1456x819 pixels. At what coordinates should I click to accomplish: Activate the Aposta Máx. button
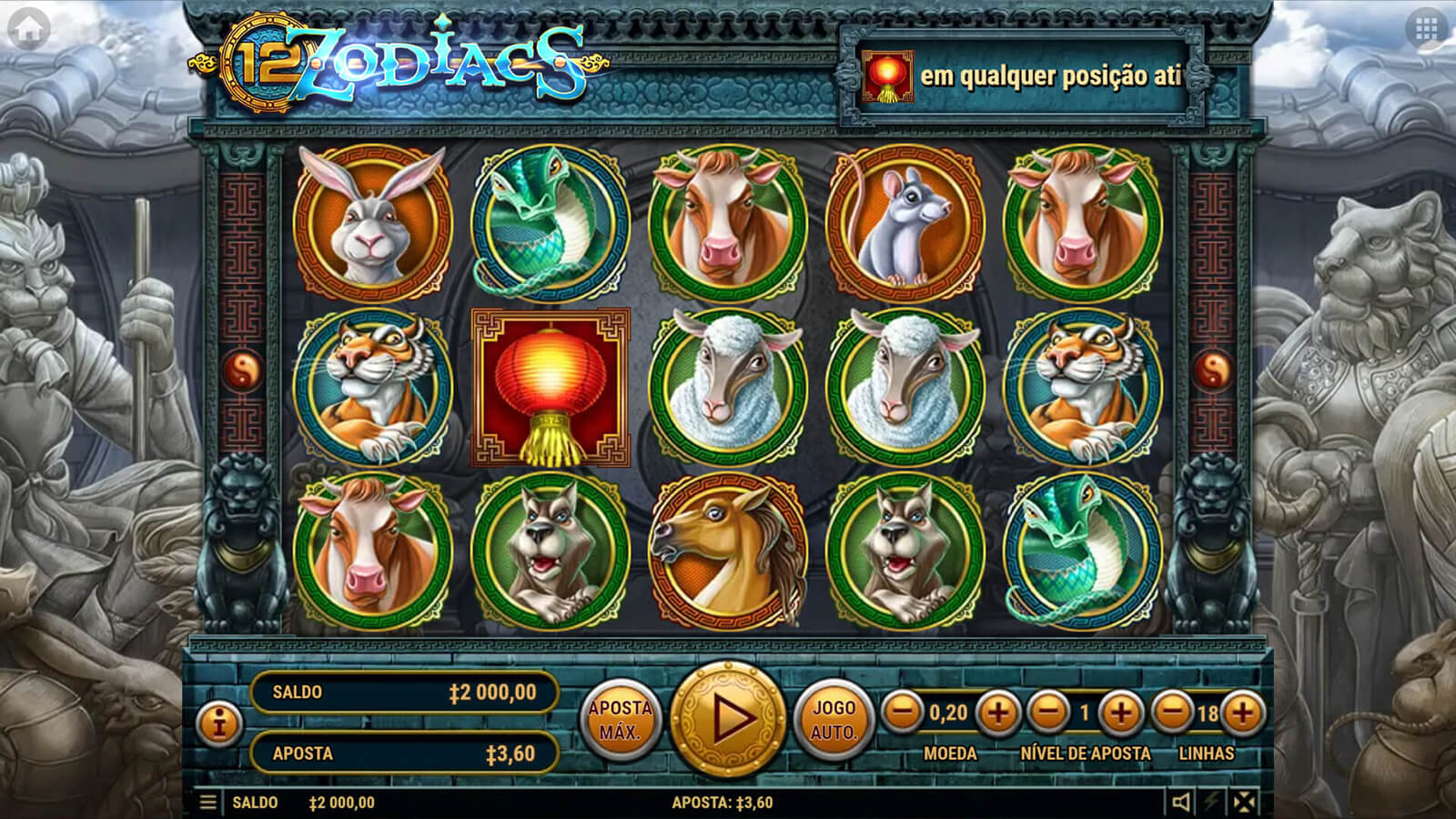point(620,720)
